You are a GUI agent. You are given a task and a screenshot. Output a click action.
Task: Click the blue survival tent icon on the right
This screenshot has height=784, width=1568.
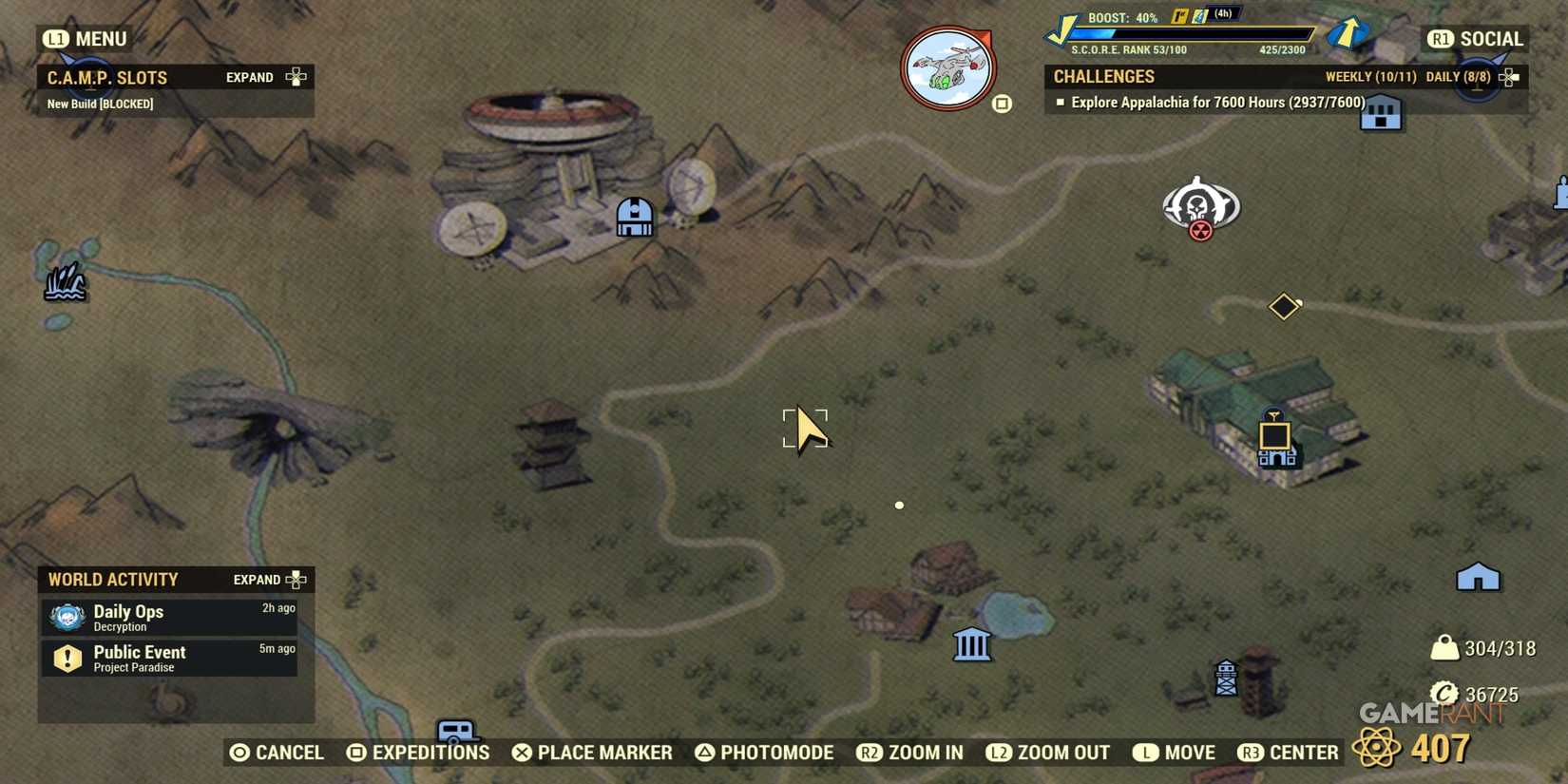1477,576
